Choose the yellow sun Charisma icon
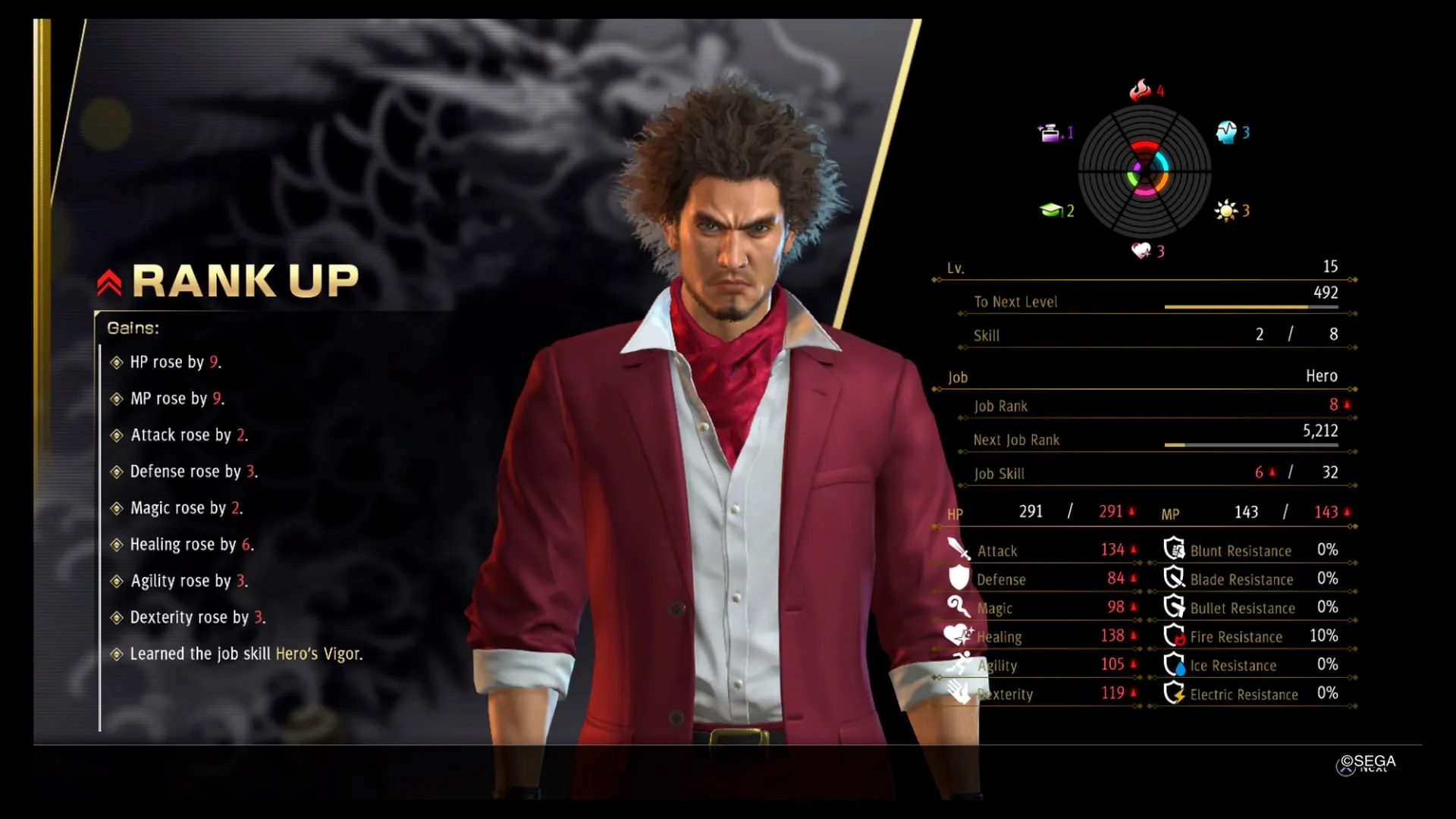 tap(1225, 211)
